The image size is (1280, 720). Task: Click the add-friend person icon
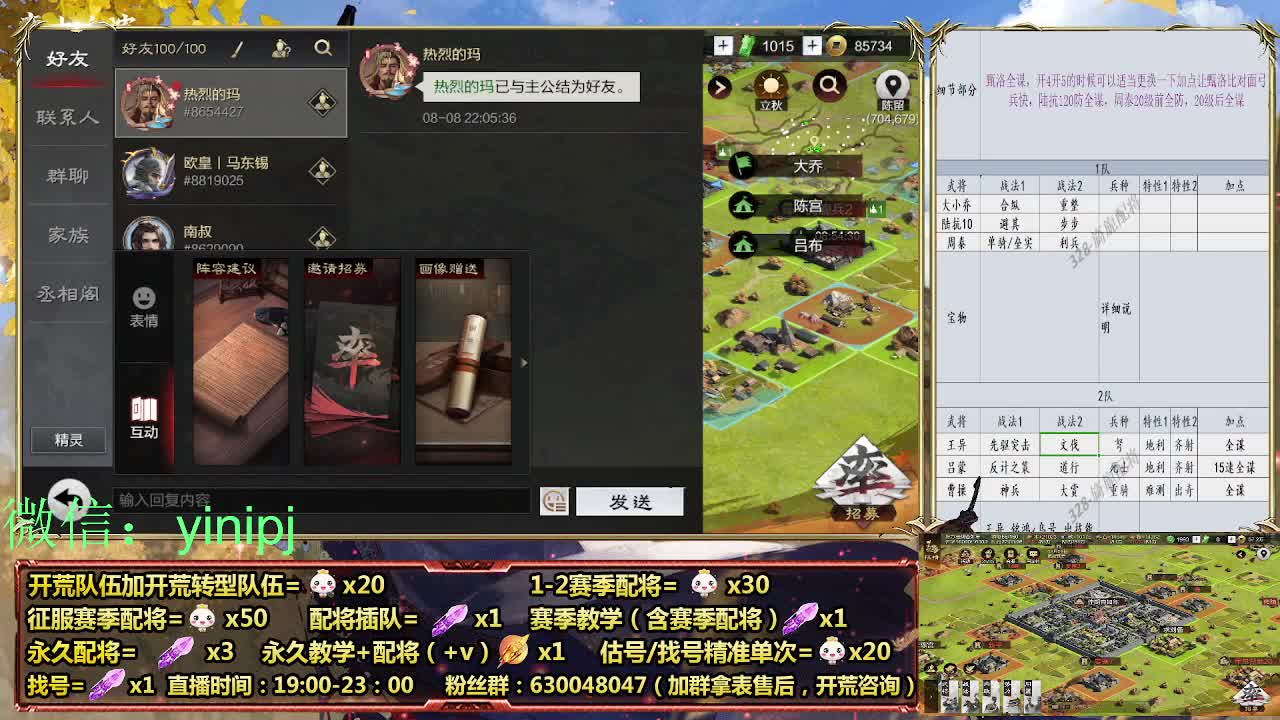[281, 47]
